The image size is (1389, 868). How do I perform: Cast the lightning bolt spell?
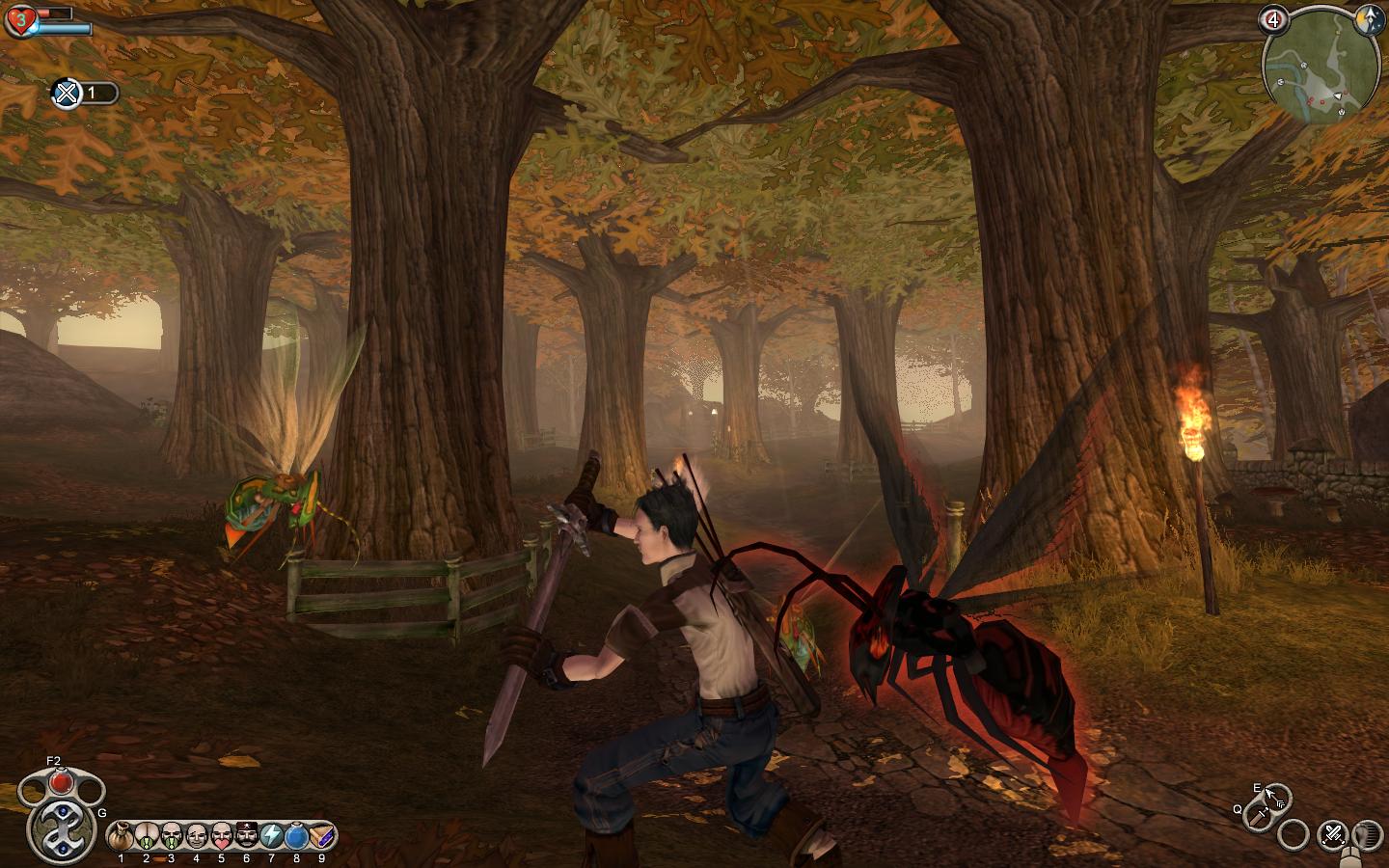point(271,834)
